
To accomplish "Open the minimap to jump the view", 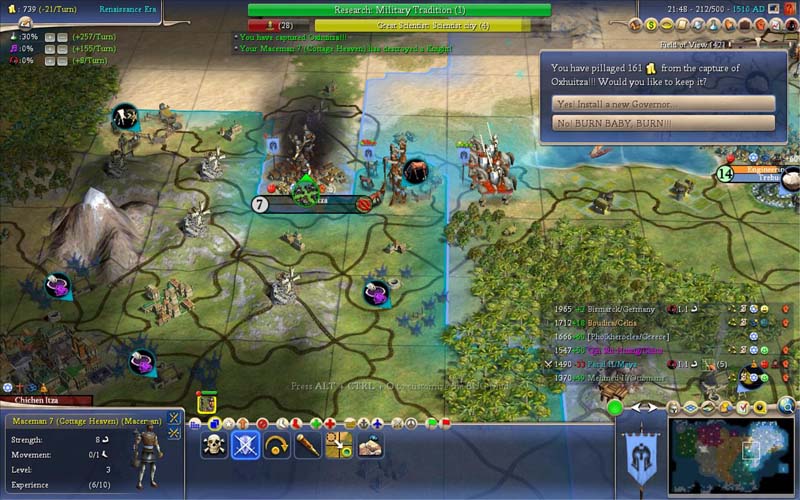I will (x=730, y=457).
